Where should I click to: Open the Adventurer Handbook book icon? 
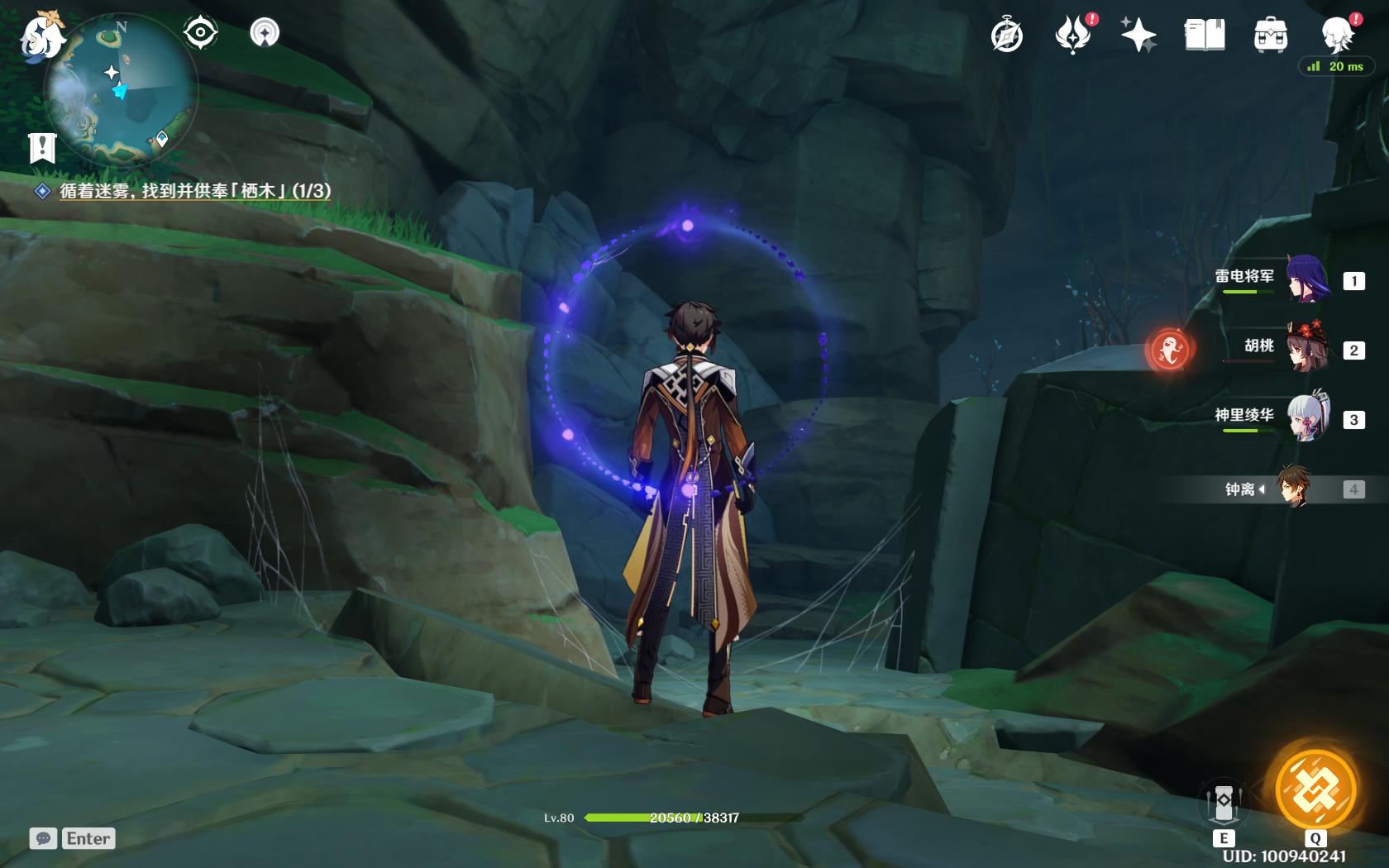click(x=1205, y=36)
